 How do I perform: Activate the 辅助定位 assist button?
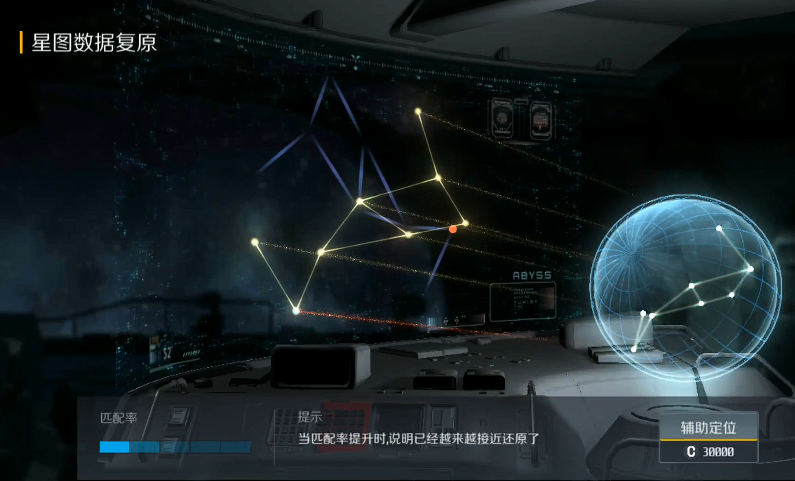pyautogui.click(x=708, y=428)
